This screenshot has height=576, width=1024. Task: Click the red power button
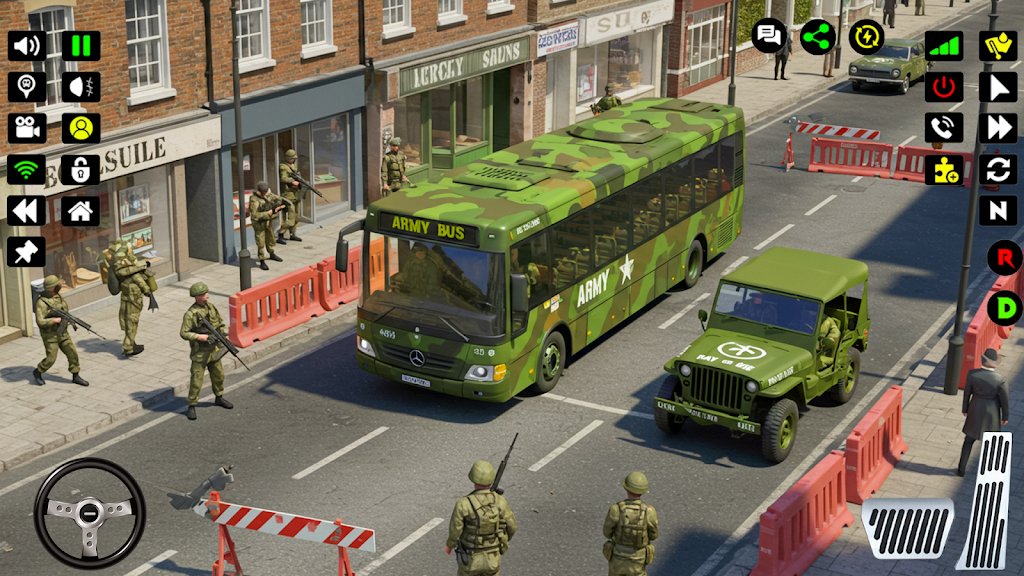[x=943, y=87]
